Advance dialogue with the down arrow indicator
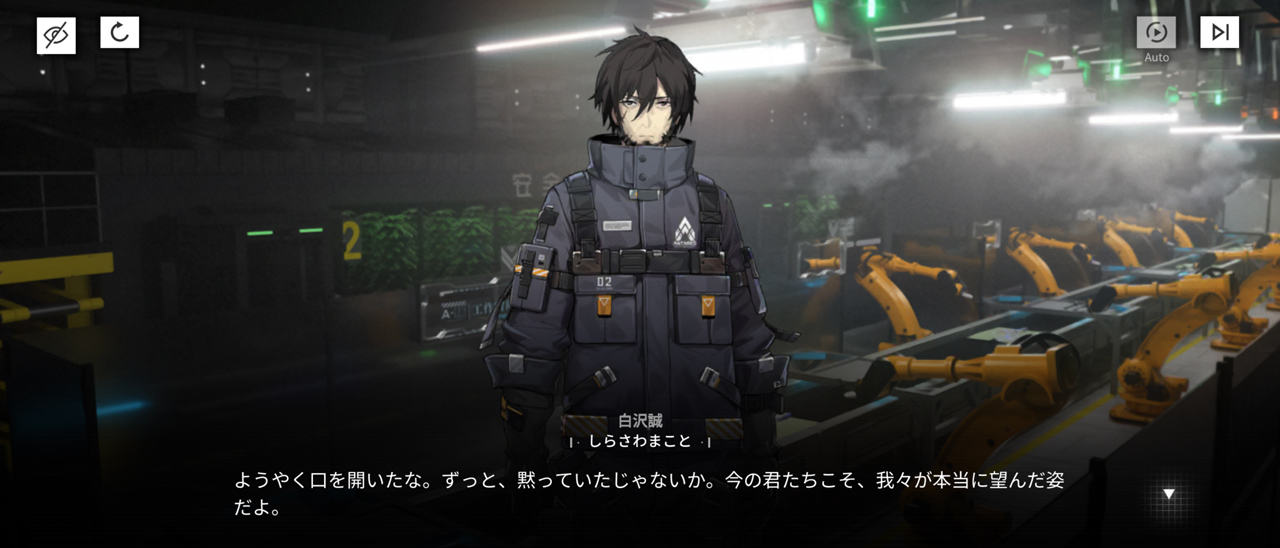 pos(1168,494)
